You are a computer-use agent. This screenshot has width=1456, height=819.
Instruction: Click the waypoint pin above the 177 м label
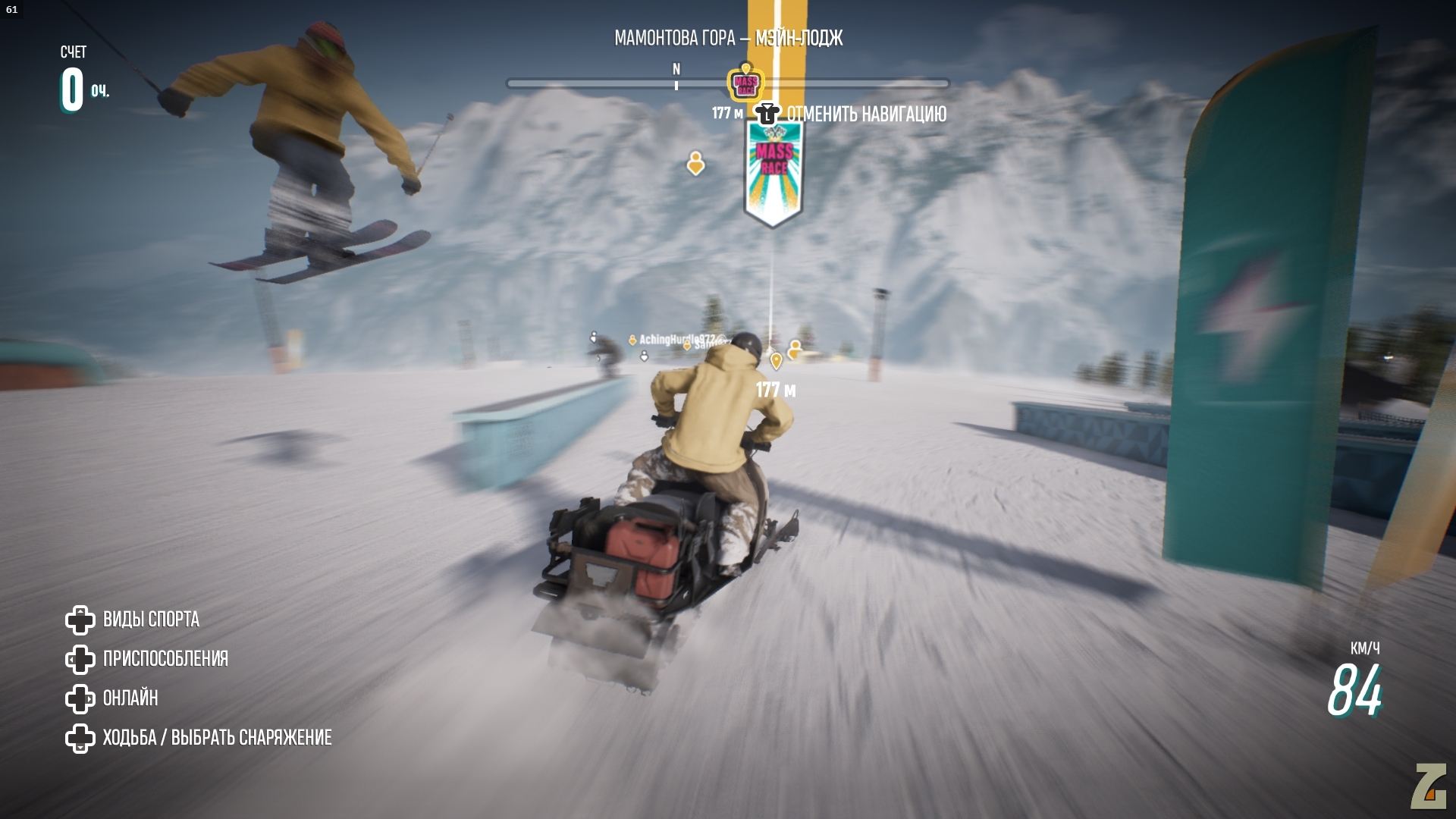pos(776,361)
